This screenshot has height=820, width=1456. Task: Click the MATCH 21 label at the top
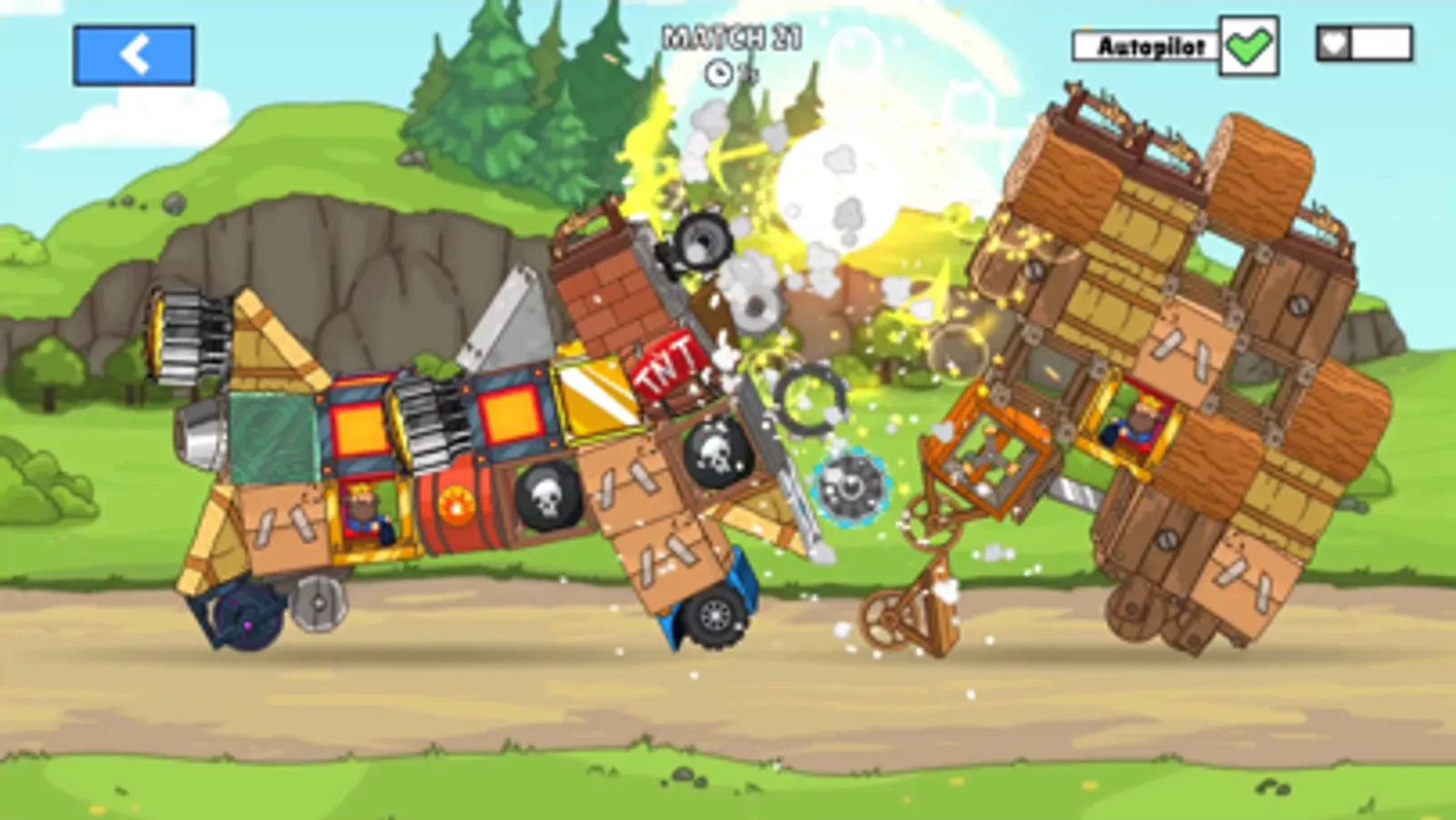click(x=728, y=36)
